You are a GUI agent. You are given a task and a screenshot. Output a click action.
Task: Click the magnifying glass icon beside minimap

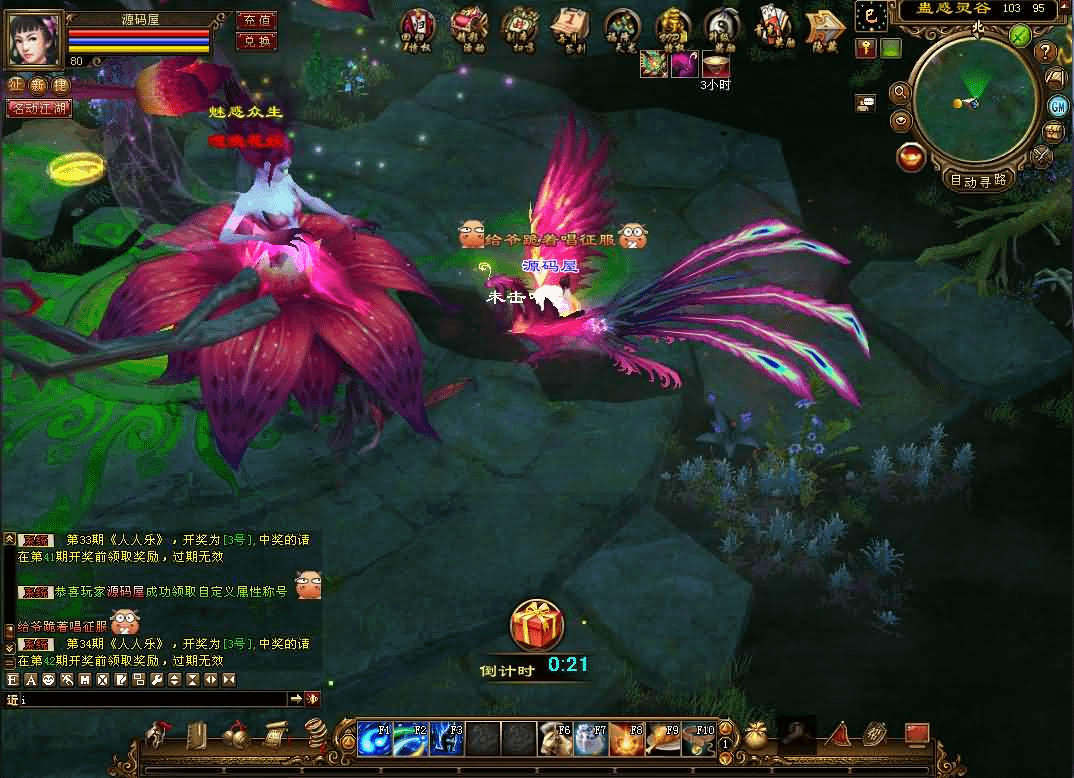tap(900, 93)
